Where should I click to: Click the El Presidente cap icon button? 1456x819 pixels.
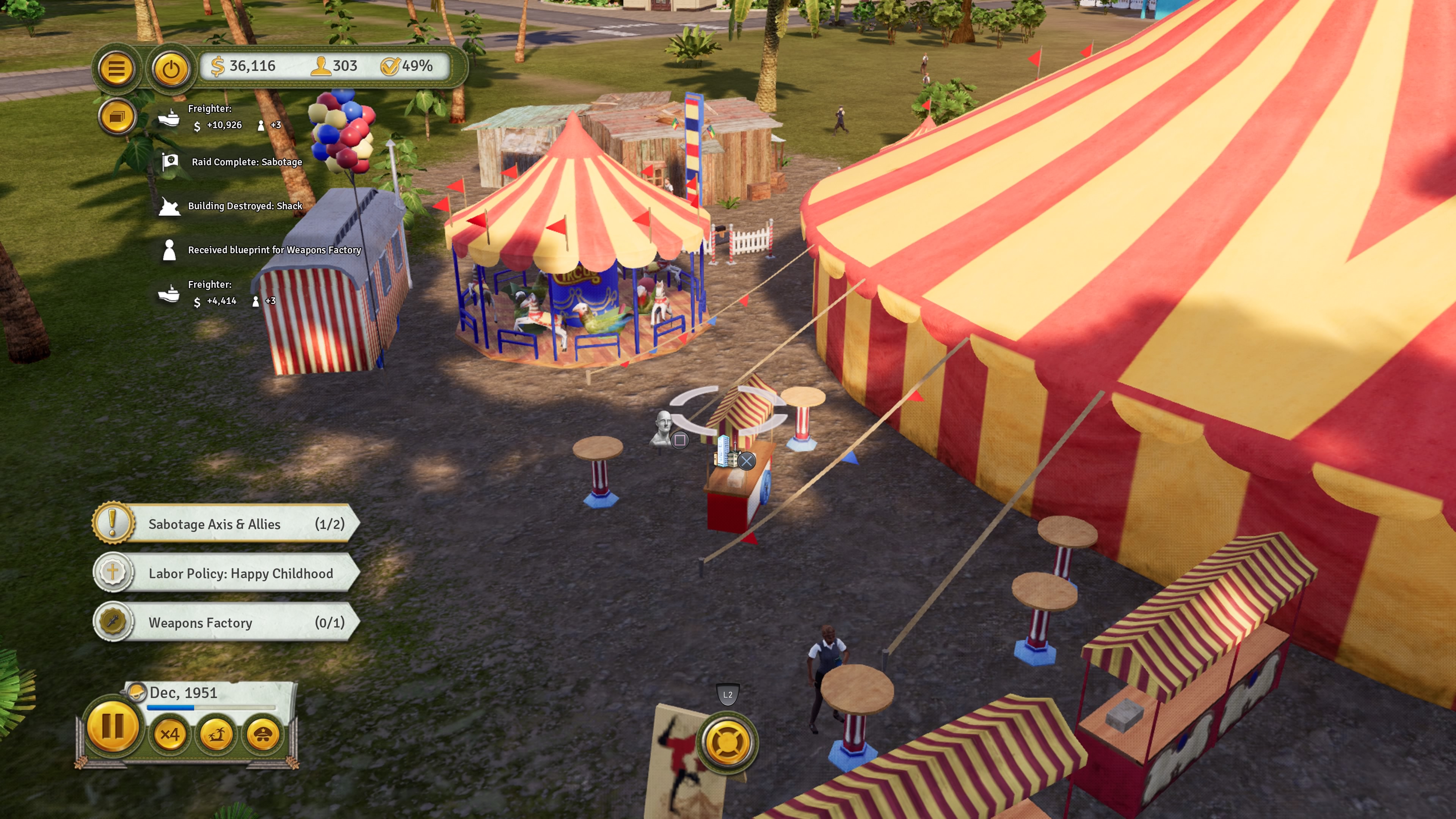(263, 734)
